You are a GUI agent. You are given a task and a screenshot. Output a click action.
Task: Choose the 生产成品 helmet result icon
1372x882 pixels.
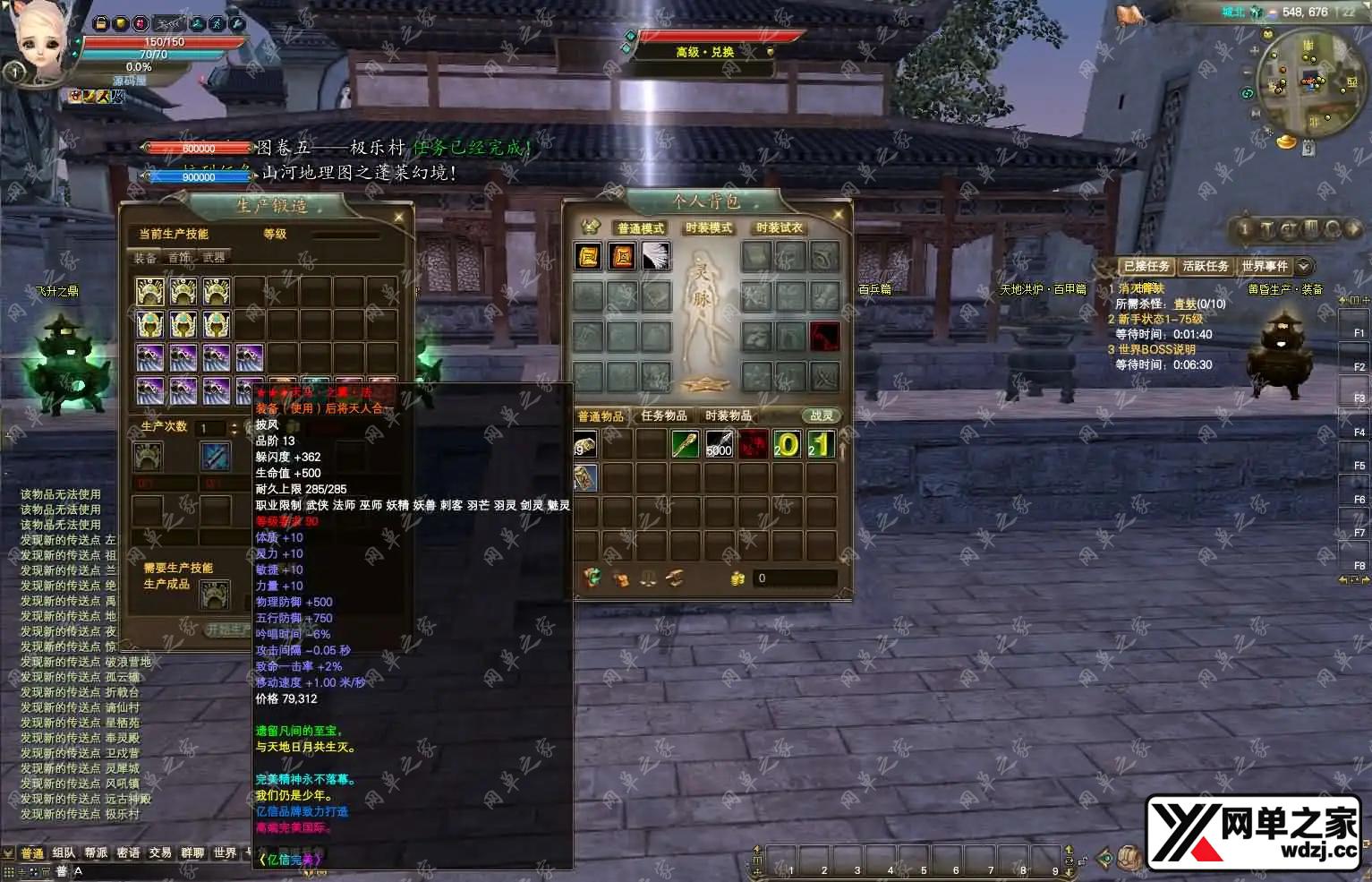(x=215, y=593)
